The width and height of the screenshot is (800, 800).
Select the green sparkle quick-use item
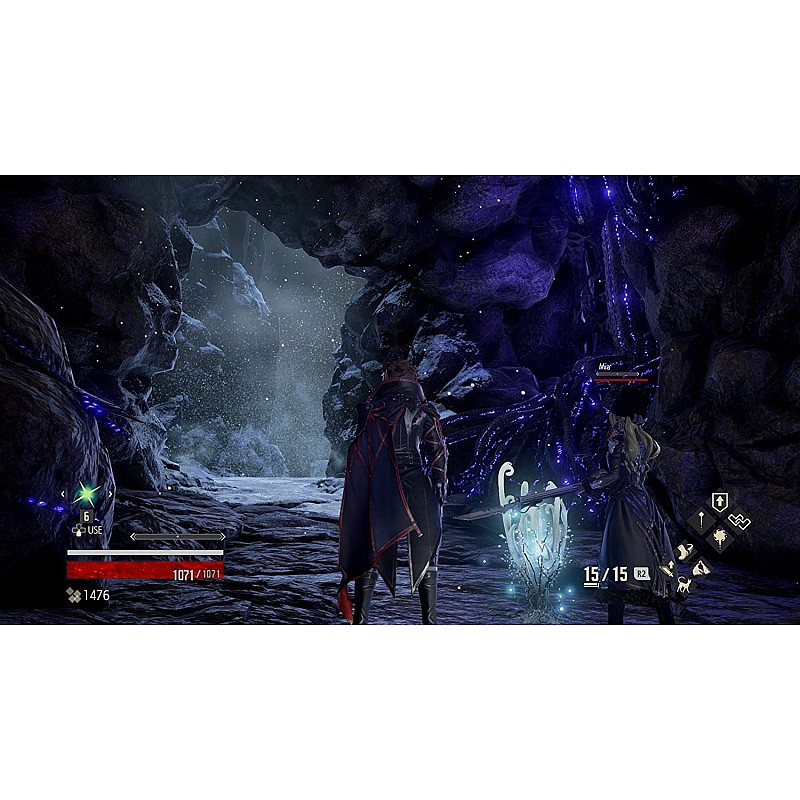[87, 494]
